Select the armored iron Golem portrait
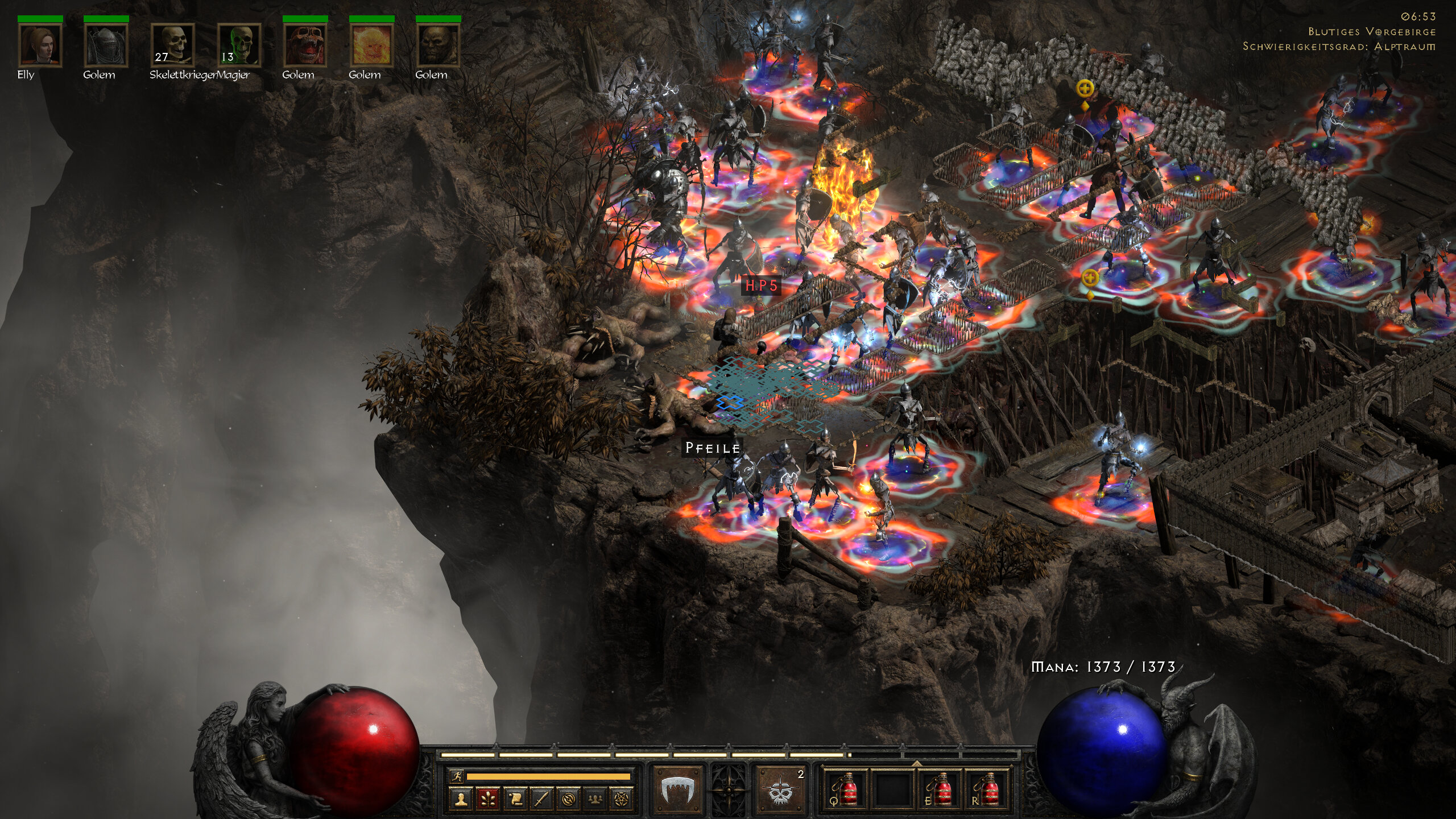The width and height of the screenshot is (1456, 819). 106,45
